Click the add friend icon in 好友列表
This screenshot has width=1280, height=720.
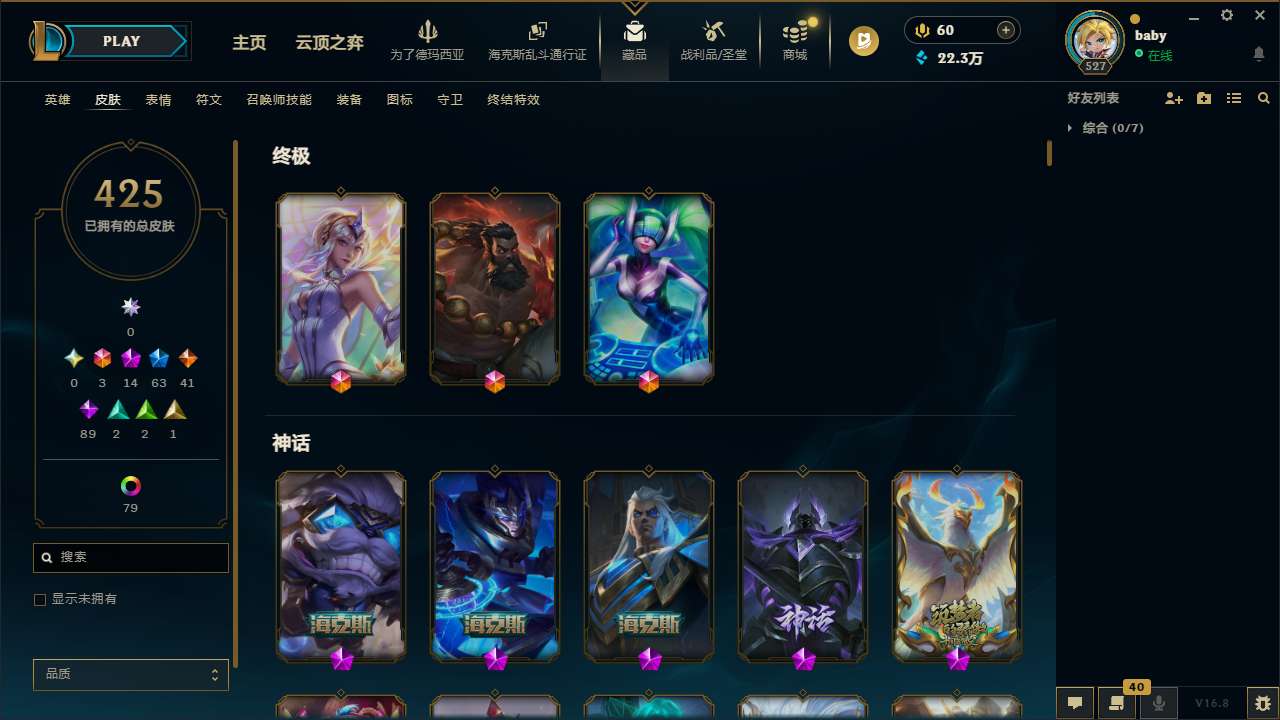(x=1174, y=98)
